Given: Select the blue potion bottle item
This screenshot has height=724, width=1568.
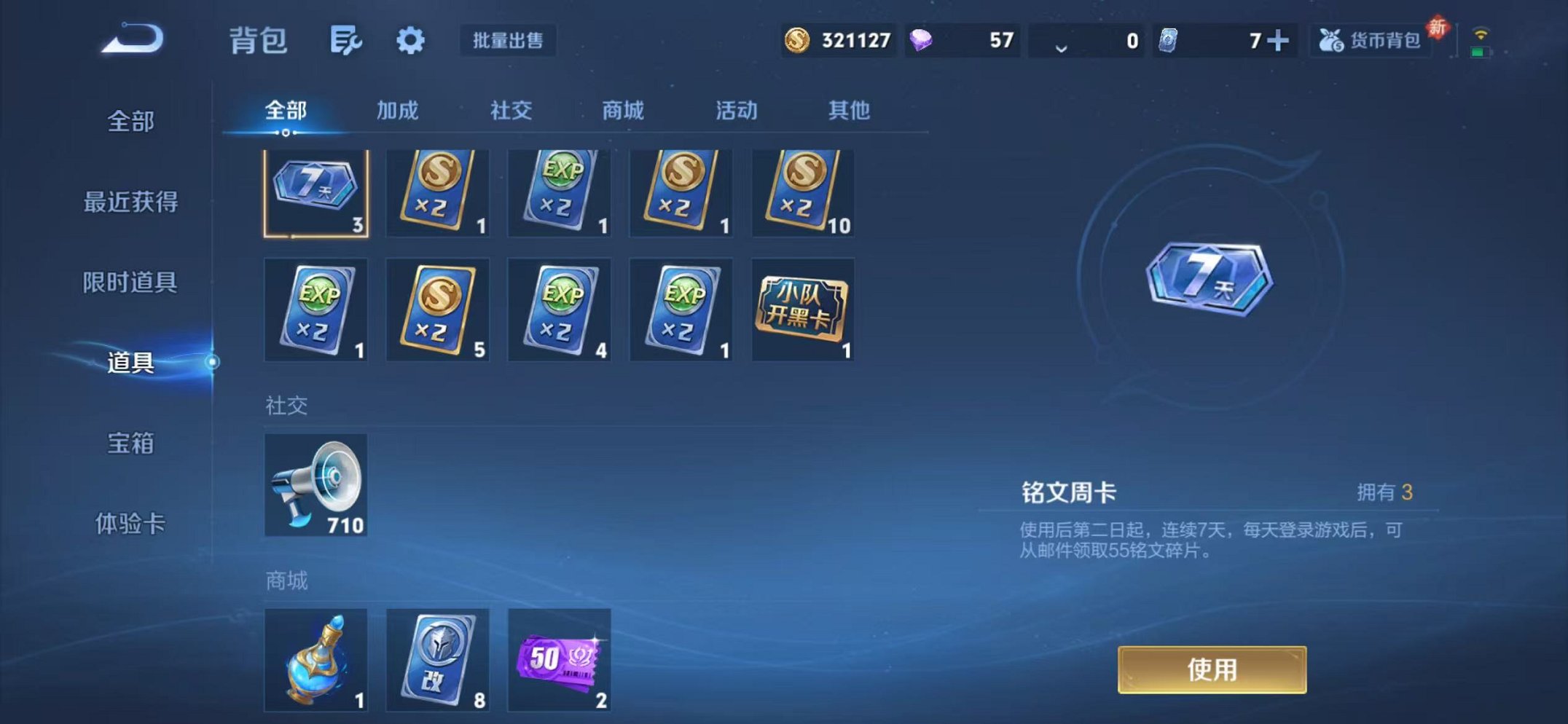Looking at the screenshot, I should pyautogui.click(x=315, y=659).
